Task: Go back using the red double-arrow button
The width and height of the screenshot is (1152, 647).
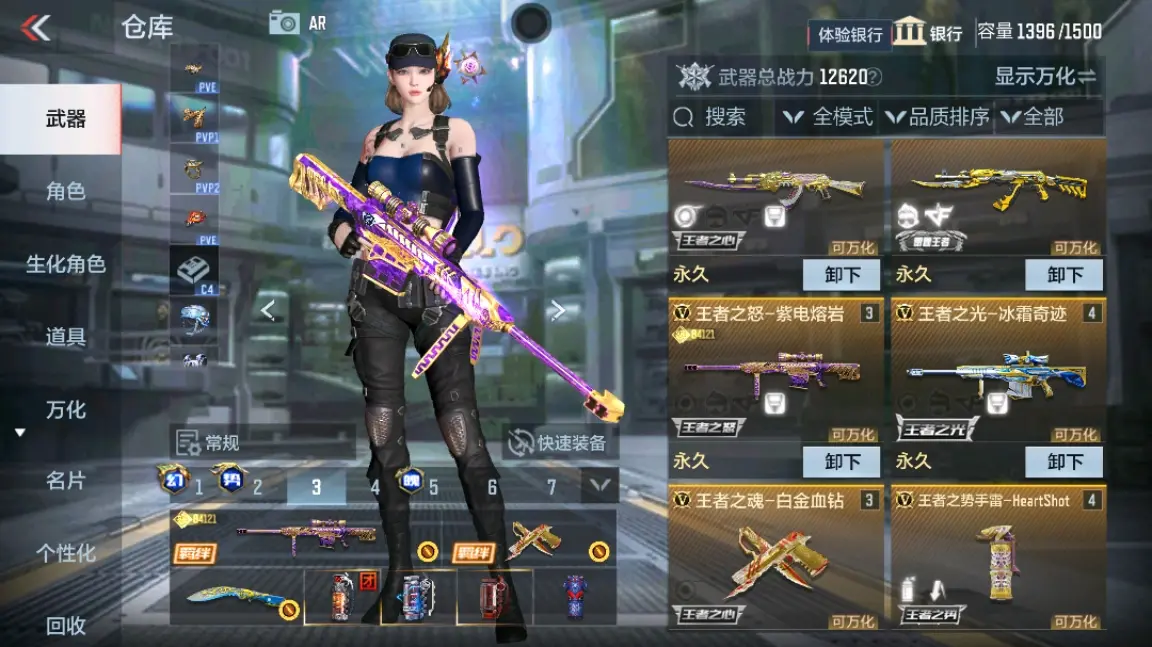Action: 36,28
